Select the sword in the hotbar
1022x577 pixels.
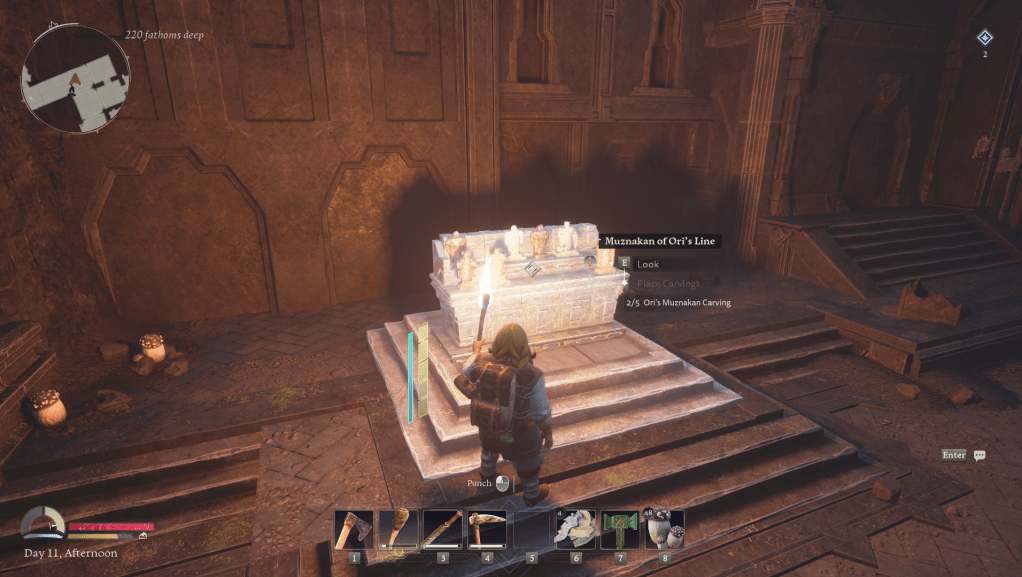[x=442, y=529]
